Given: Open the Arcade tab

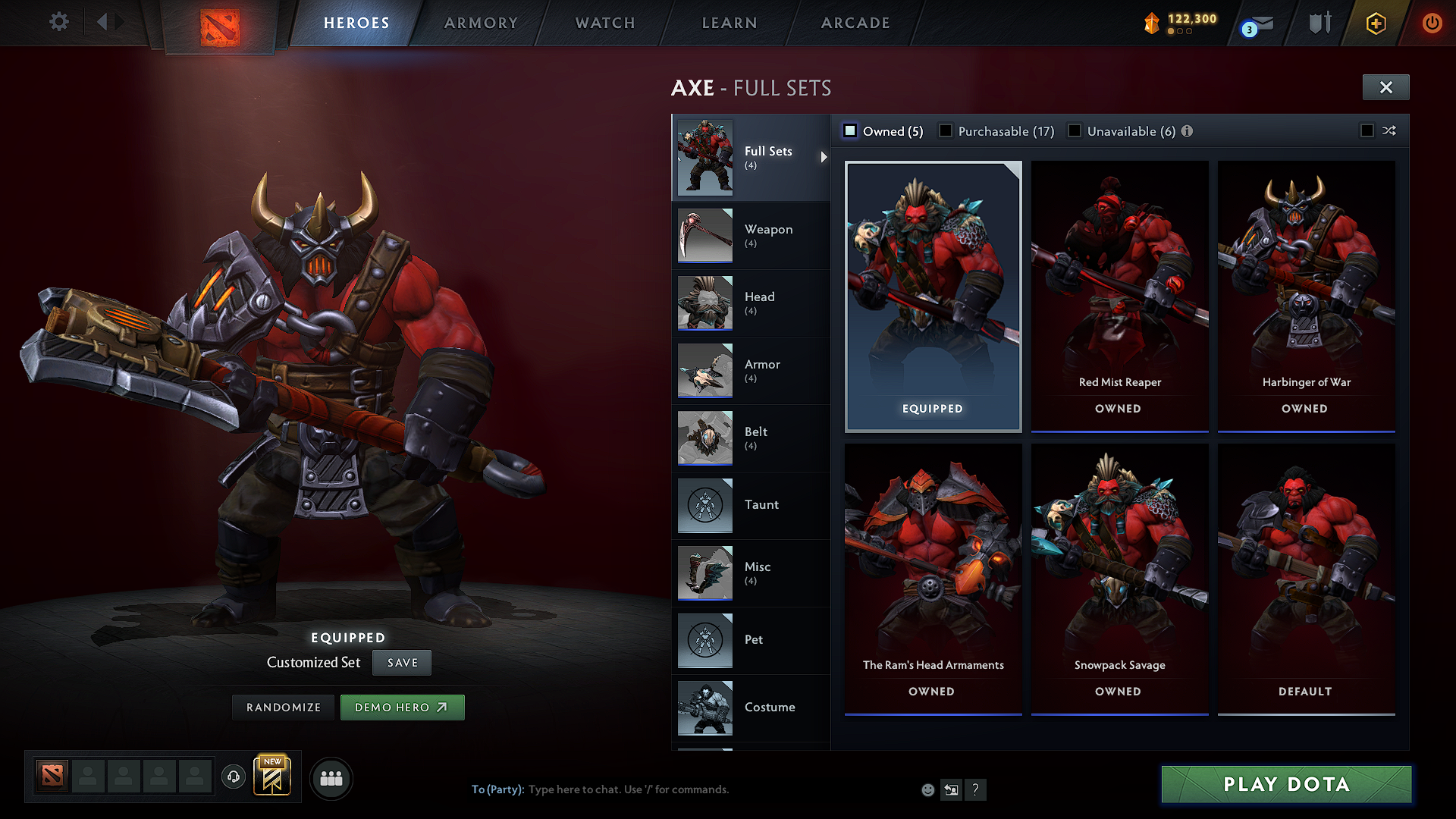Looking at the screenshot, I should (x=855, y=23).
